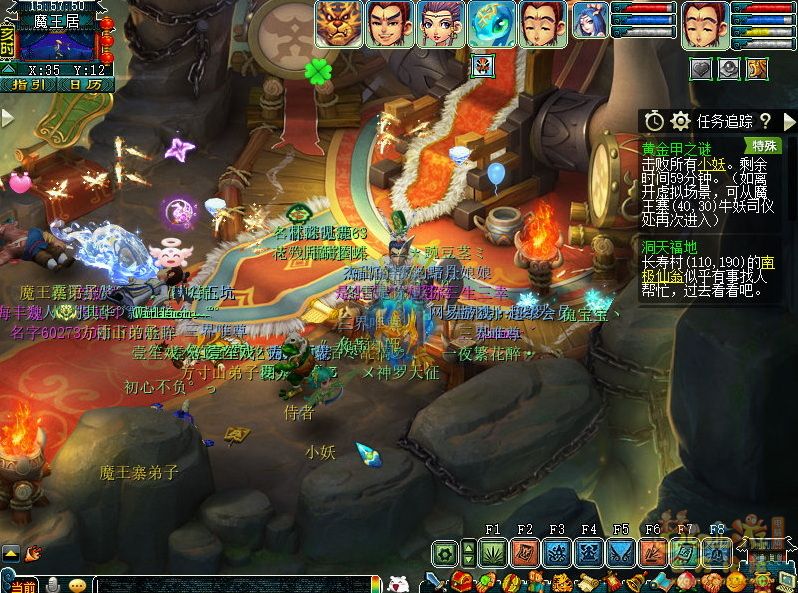Click the green four-leaf clover icon

(x=318, y=71)
